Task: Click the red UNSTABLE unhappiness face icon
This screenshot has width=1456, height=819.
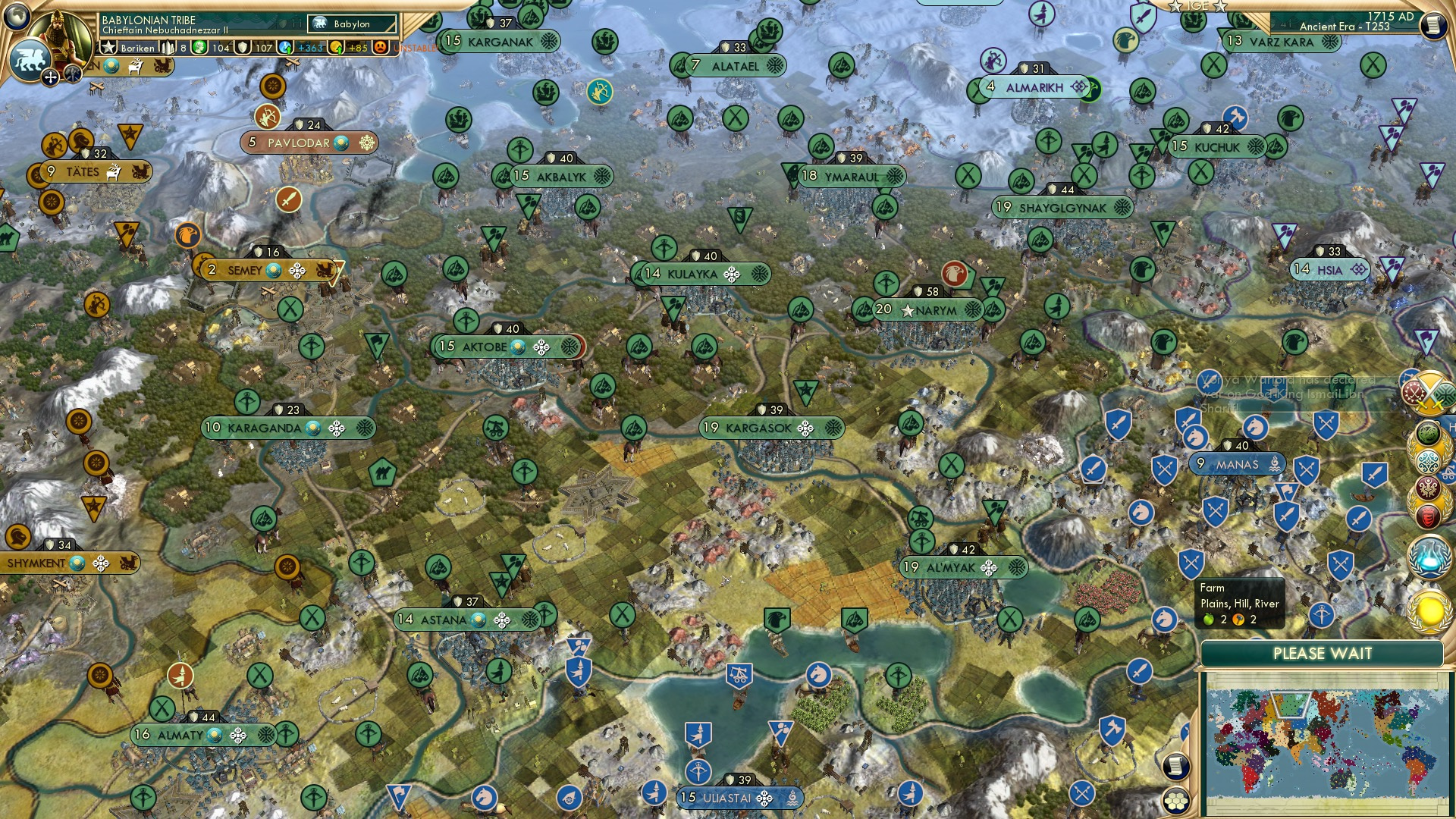Action: tap(379, 48)
